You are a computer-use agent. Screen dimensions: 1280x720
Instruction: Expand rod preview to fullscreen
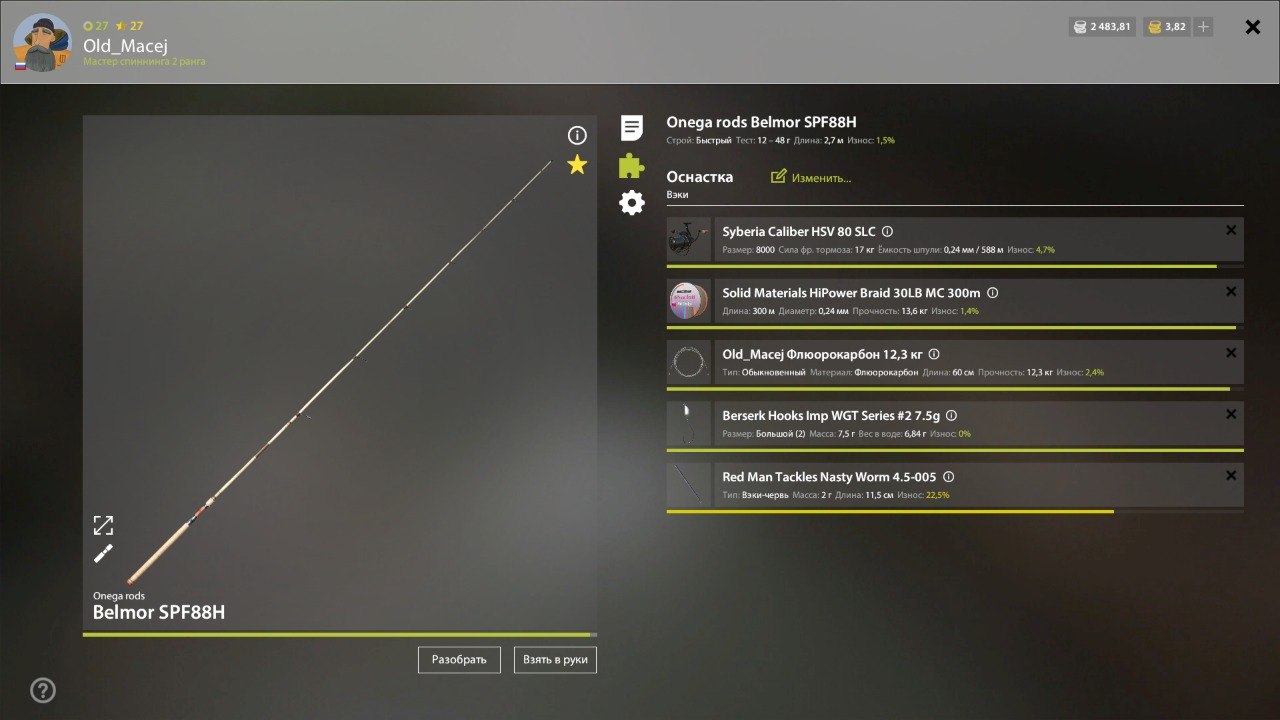(103, 524)
